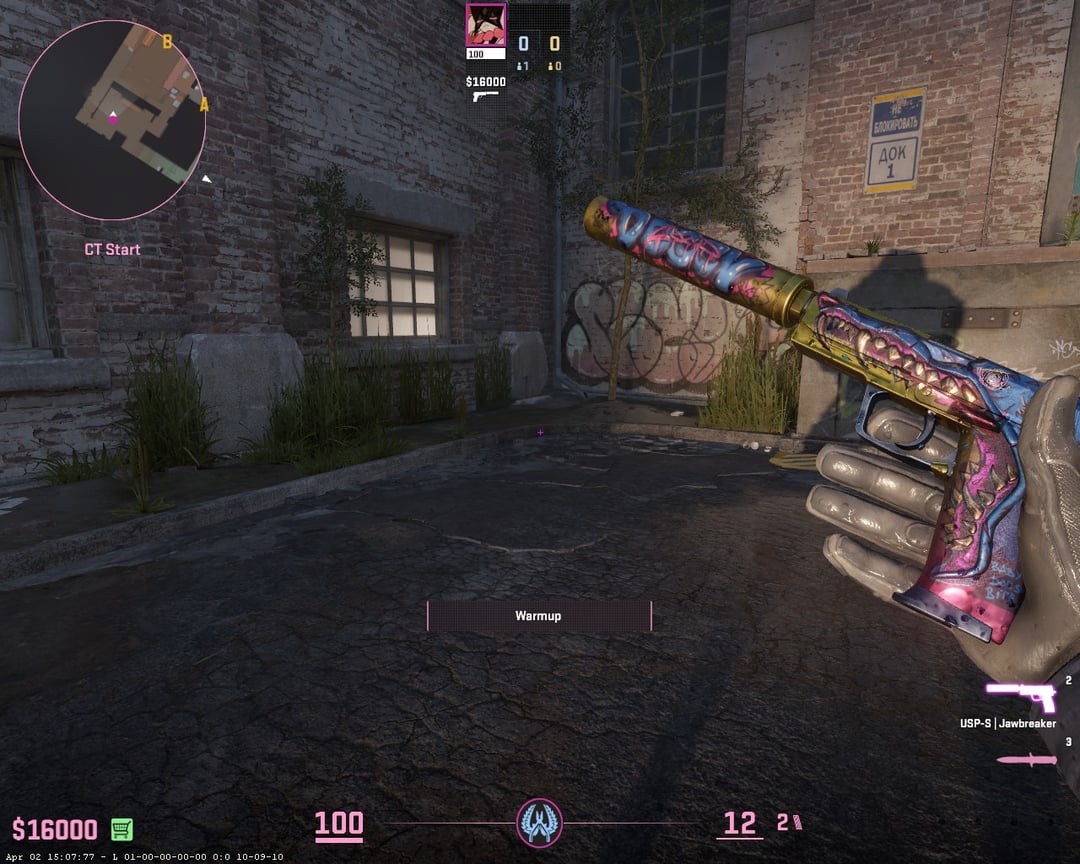Switch to the knife weapon slot
The height and width of the screenshot is (864, 1080).
(1026, 759)
